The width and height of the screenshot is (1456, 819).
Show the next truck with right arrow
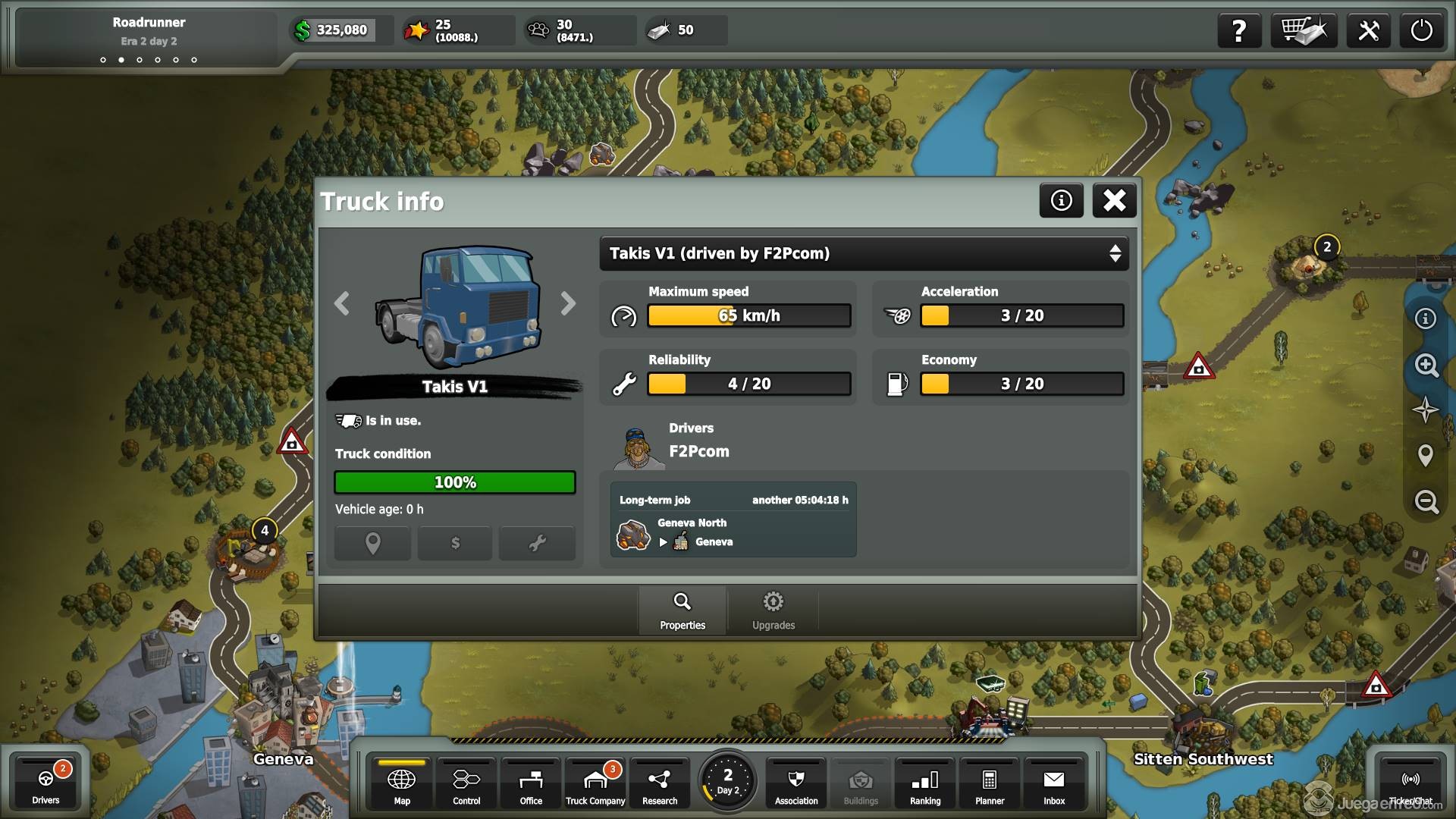568,303
